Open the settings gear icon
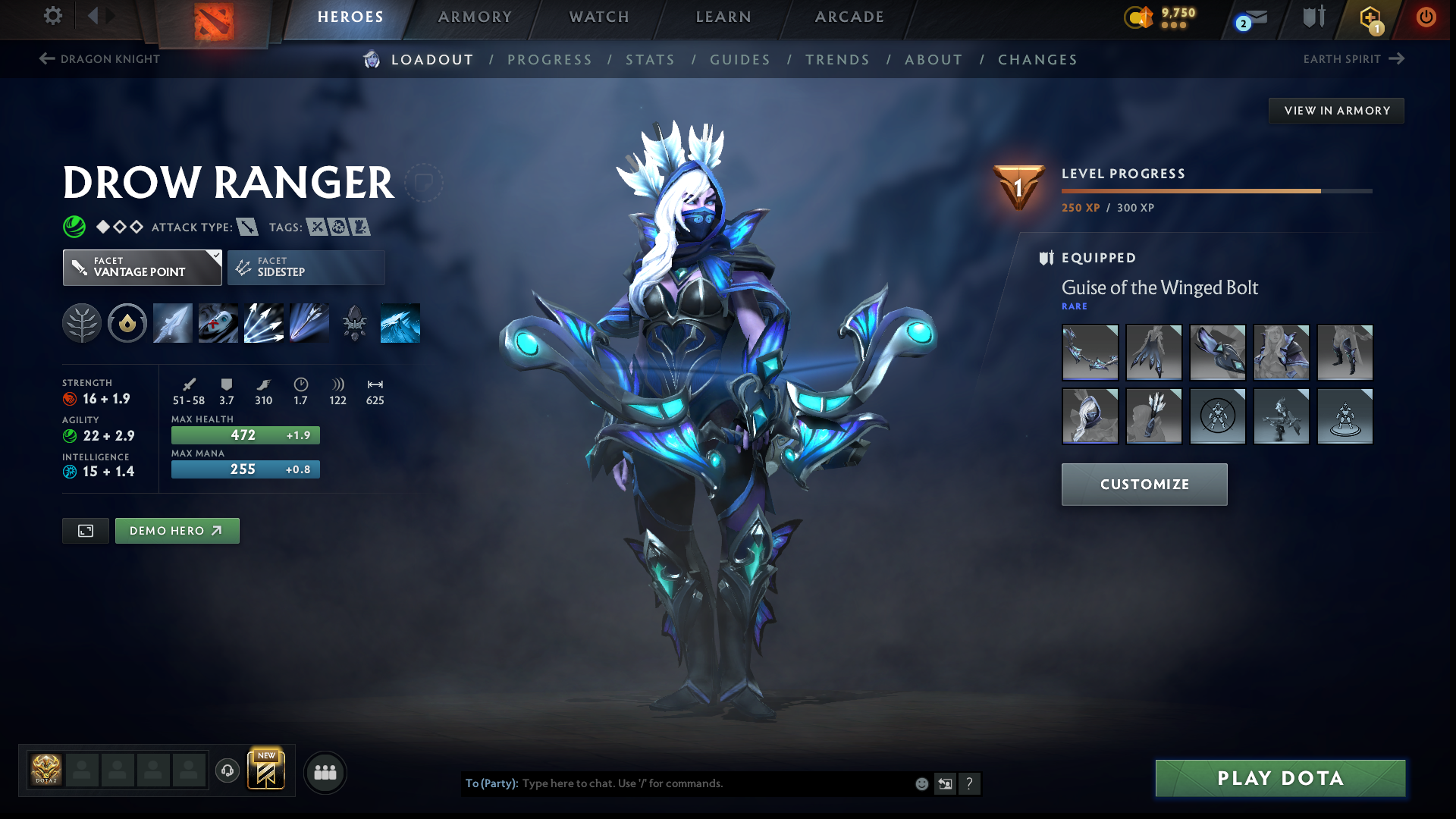Viewport: 1456px width, 819px height. (x=52, y=16)
